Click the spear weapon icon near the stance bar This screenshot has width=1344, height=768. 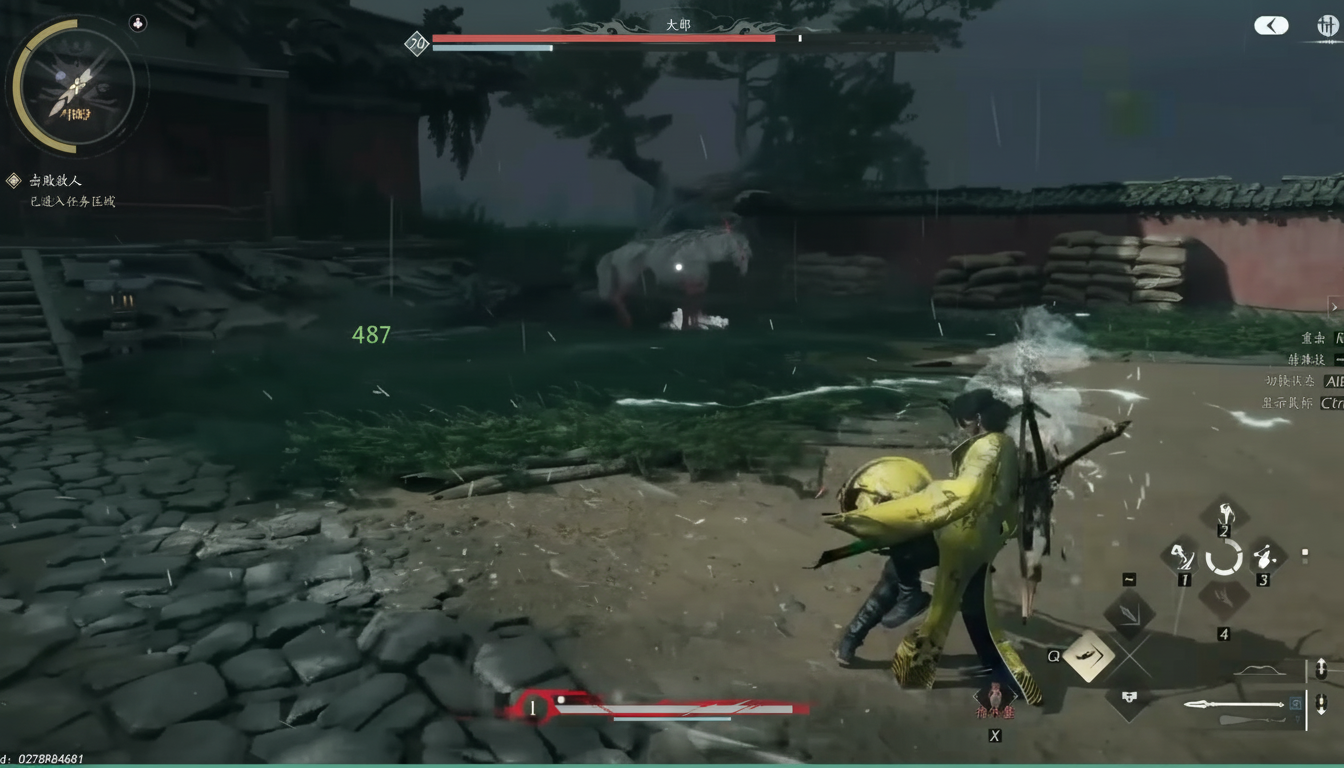pyautogui.click(x=1235, y=704)
